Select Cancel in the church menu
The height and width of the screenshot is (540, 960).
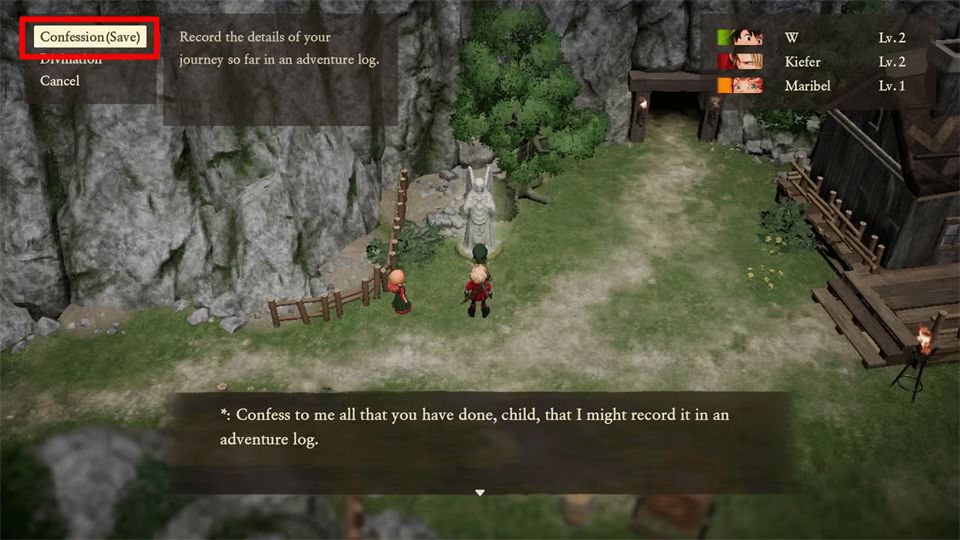click(60, 81)
